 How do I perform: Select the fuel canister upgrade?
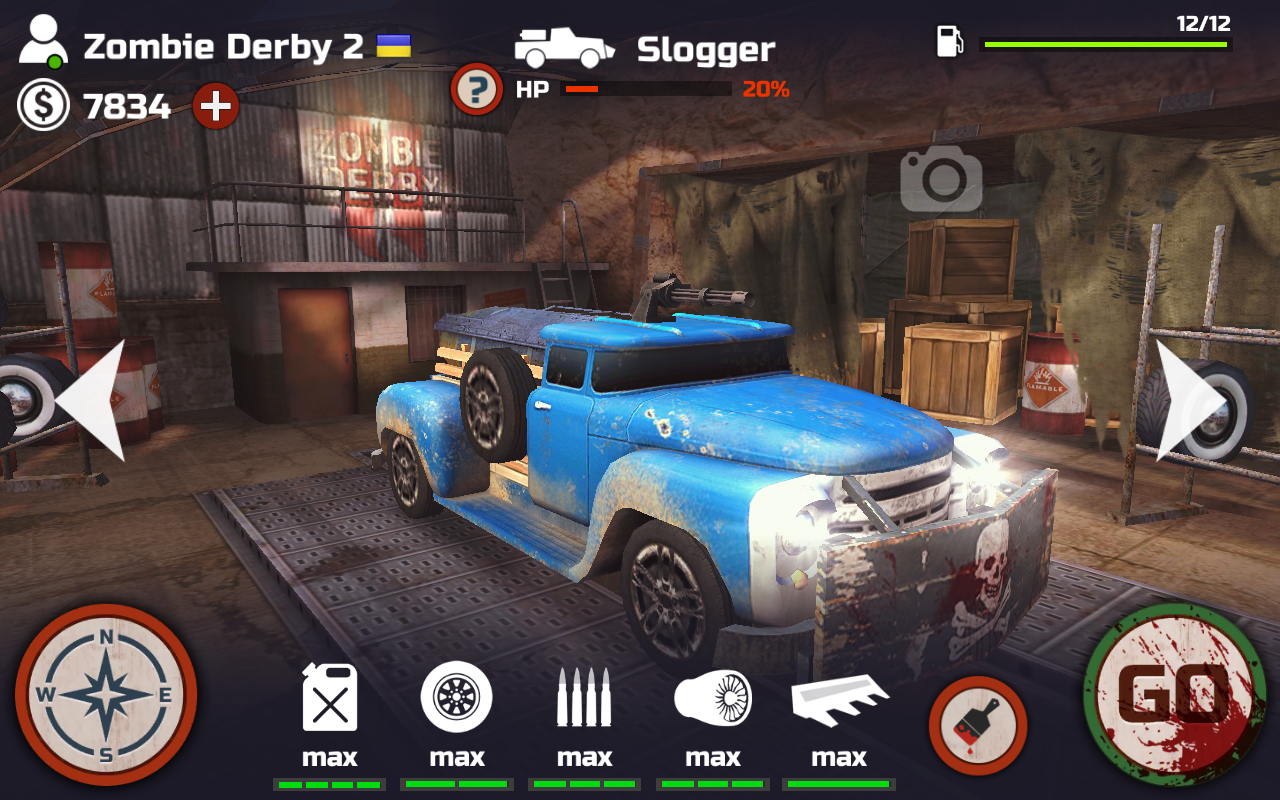pos(329,697)
